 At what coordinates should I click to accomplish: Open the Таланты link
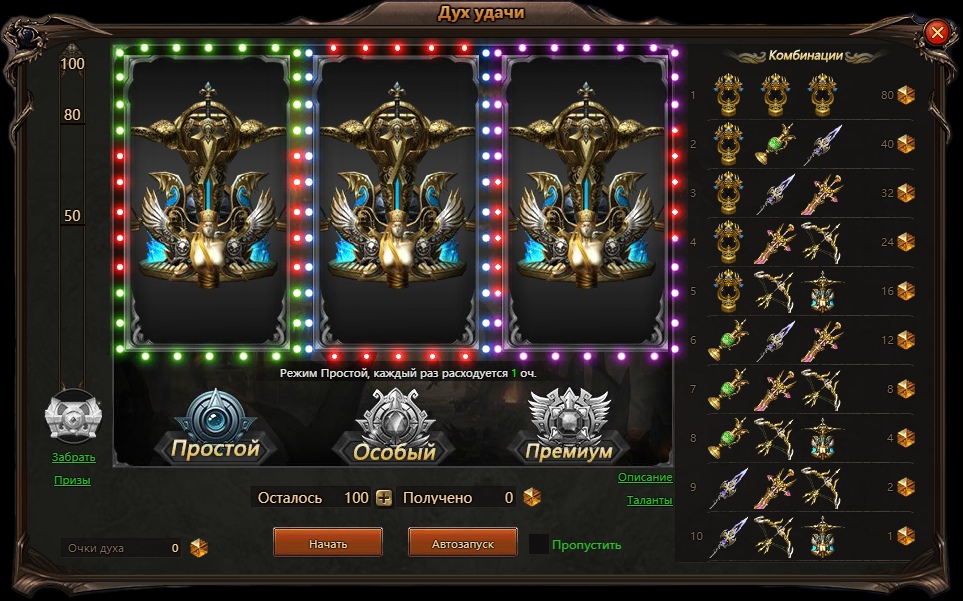click(x=649, y=500)
